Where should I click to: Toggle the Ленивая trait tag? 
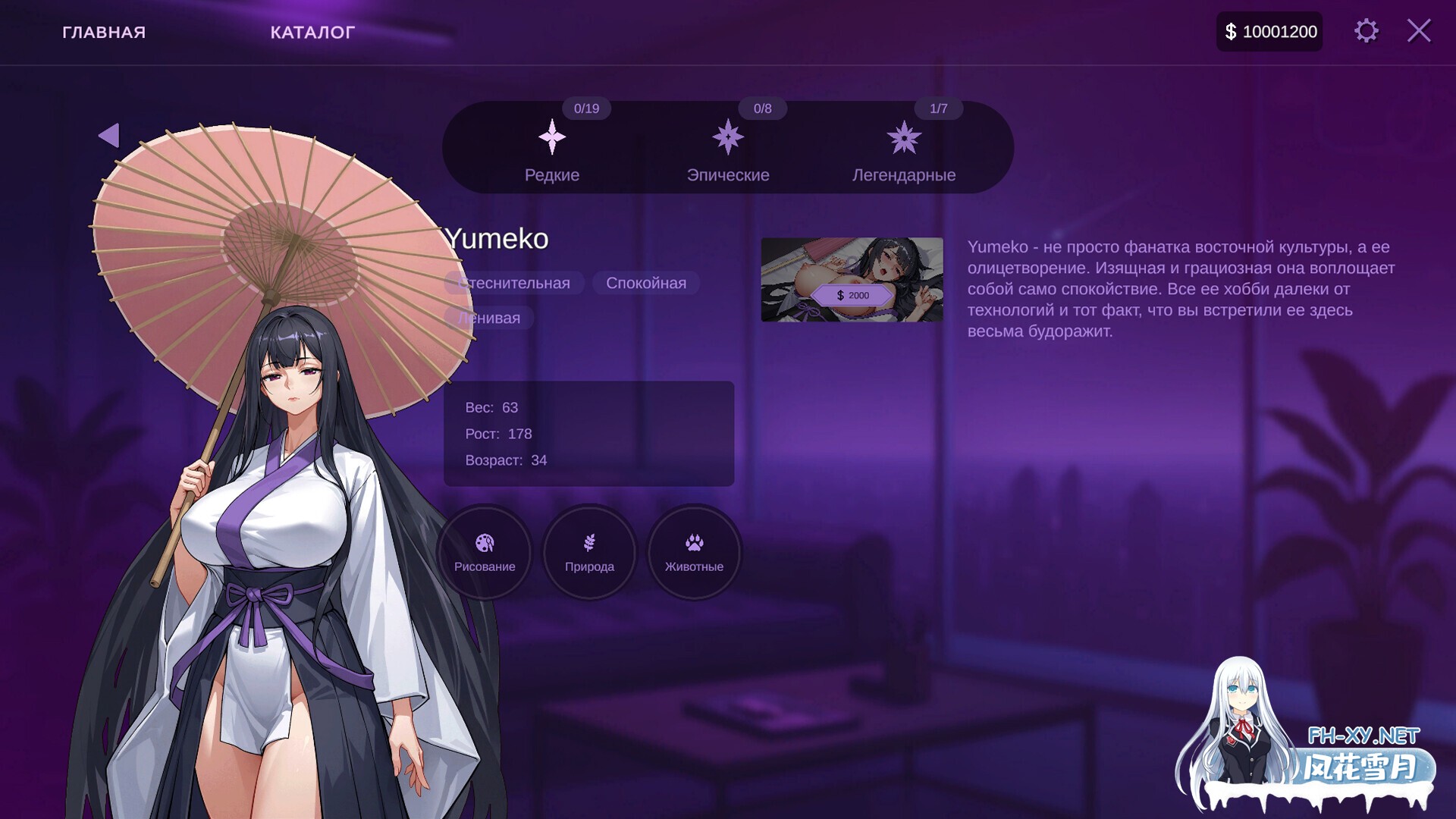[x=489, y=318]
